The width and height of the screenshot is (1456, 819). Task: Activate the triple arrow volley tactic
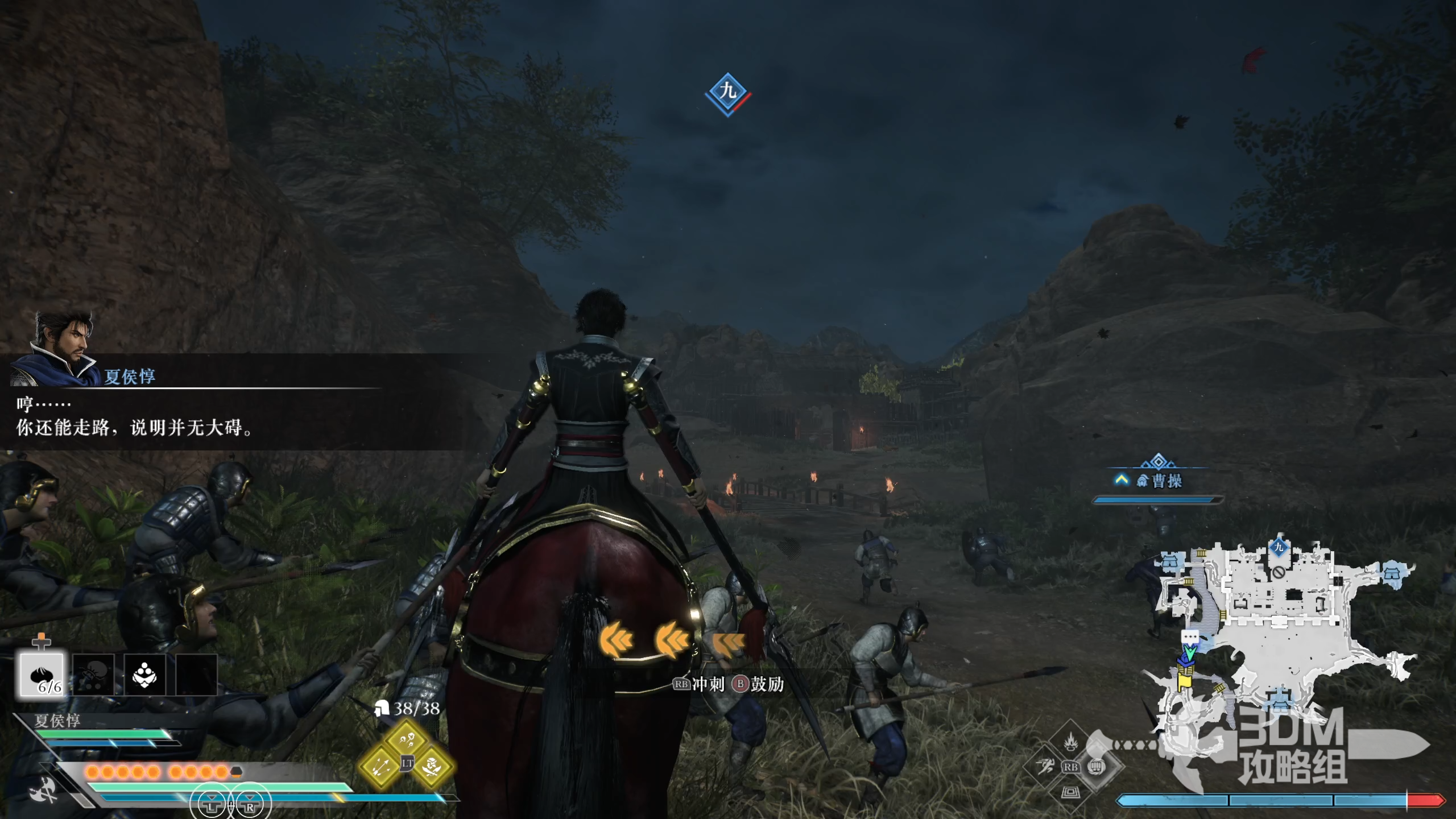click(x=380, y=767)
